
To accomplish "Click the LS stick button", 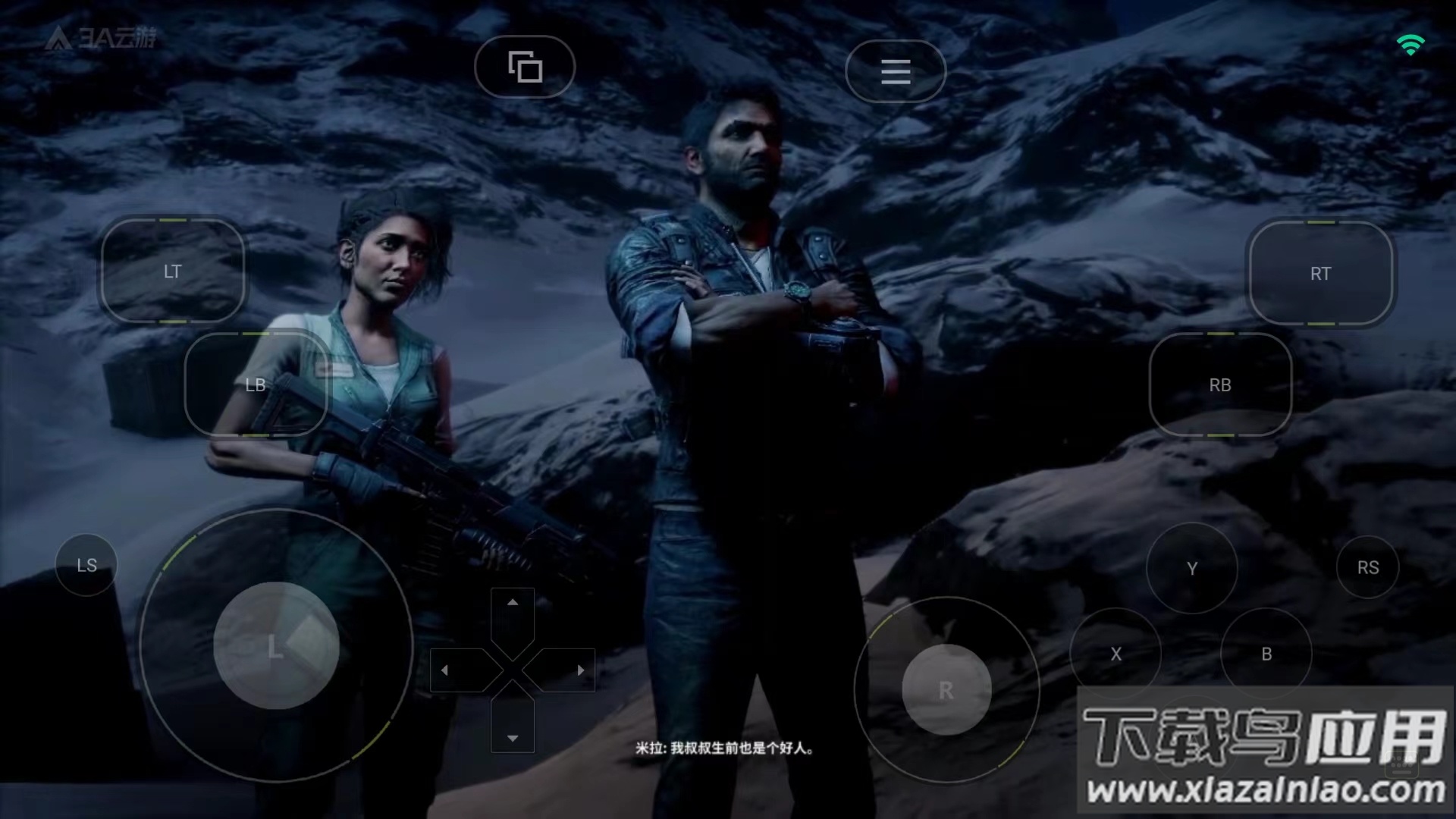I will (86, 565).
